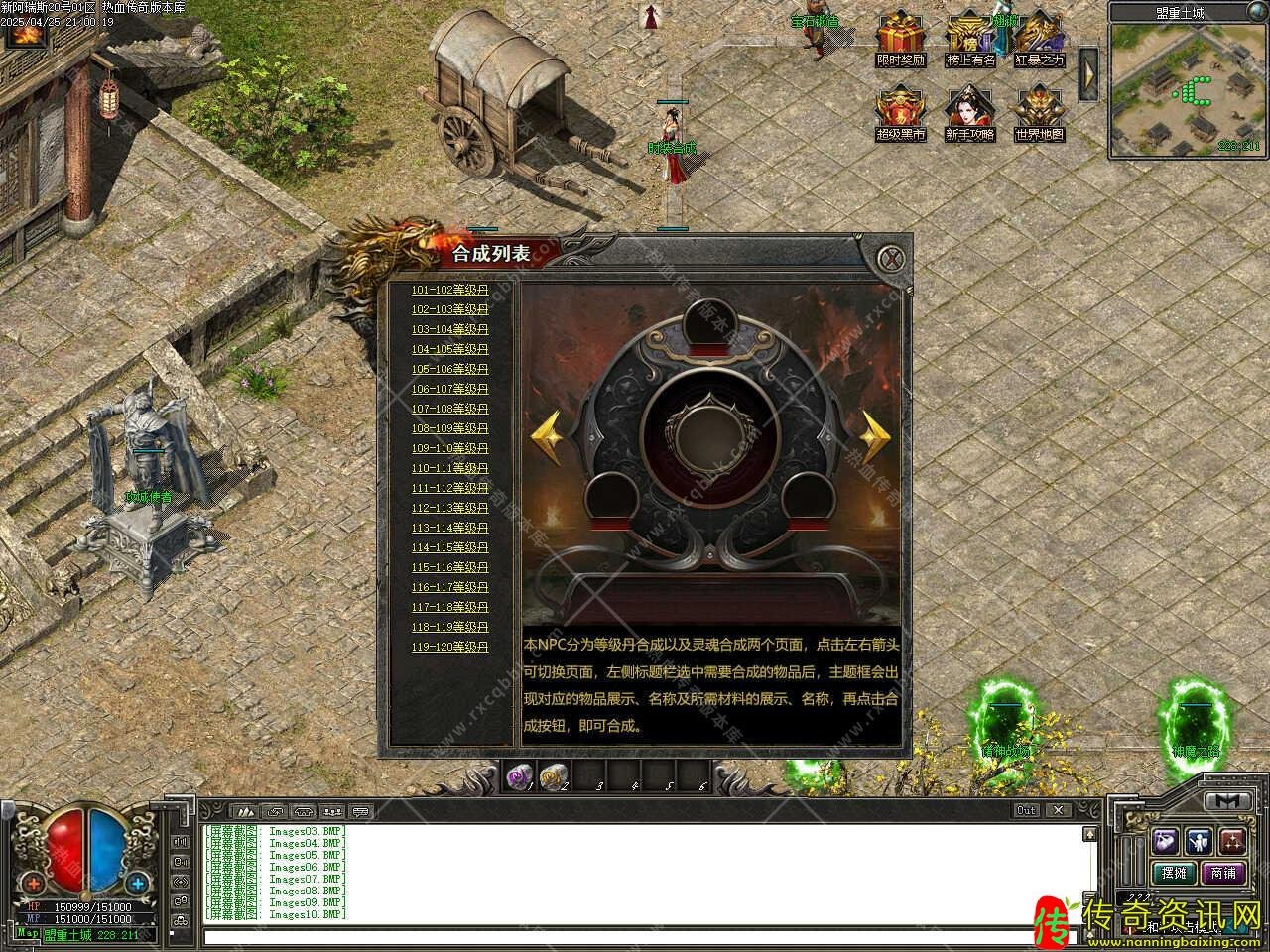
Task: Switch page with the right gold arrow
Action: click(x=874, y=433)
